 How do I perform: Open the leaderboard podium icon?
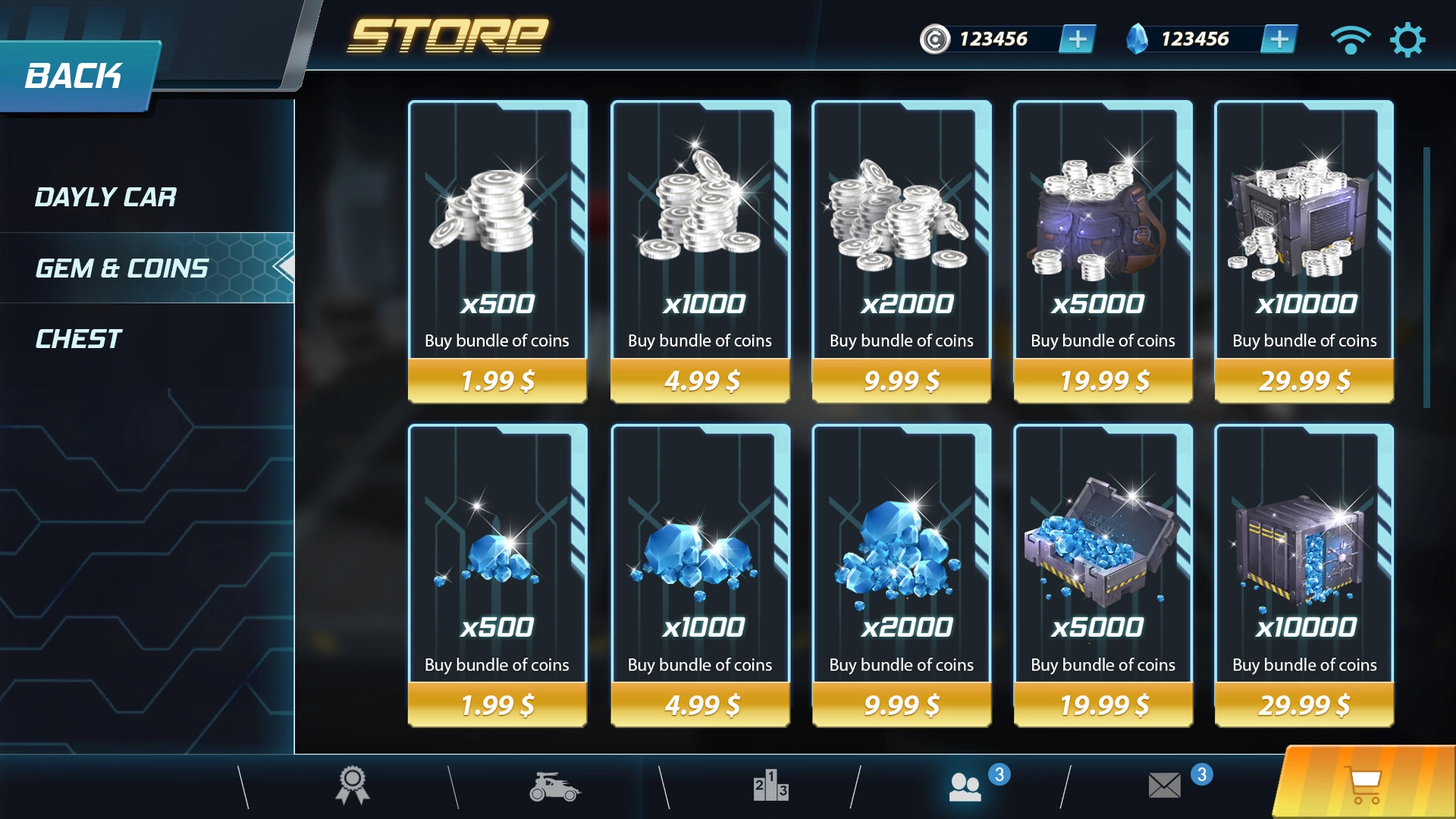coord(770,786)
